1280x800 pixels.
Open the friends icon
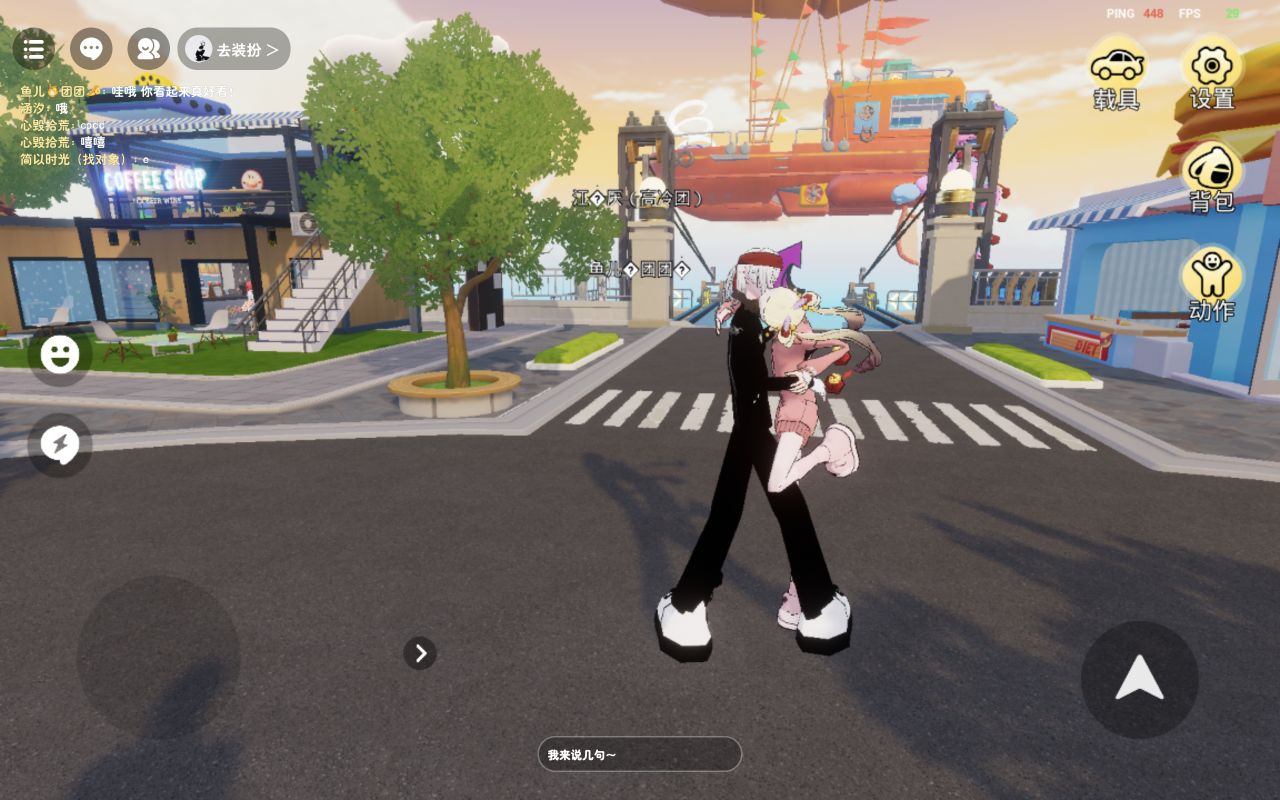[x=149, y=49]
